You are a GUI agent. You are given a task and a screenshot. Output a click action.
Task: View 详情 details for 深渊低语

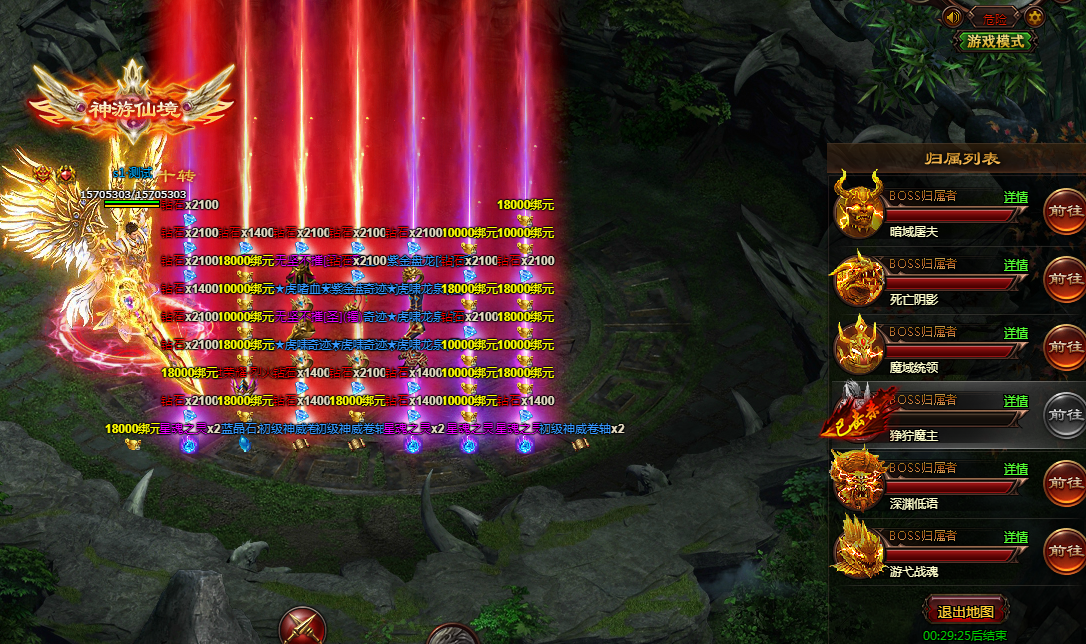[x=1016, y=469]
